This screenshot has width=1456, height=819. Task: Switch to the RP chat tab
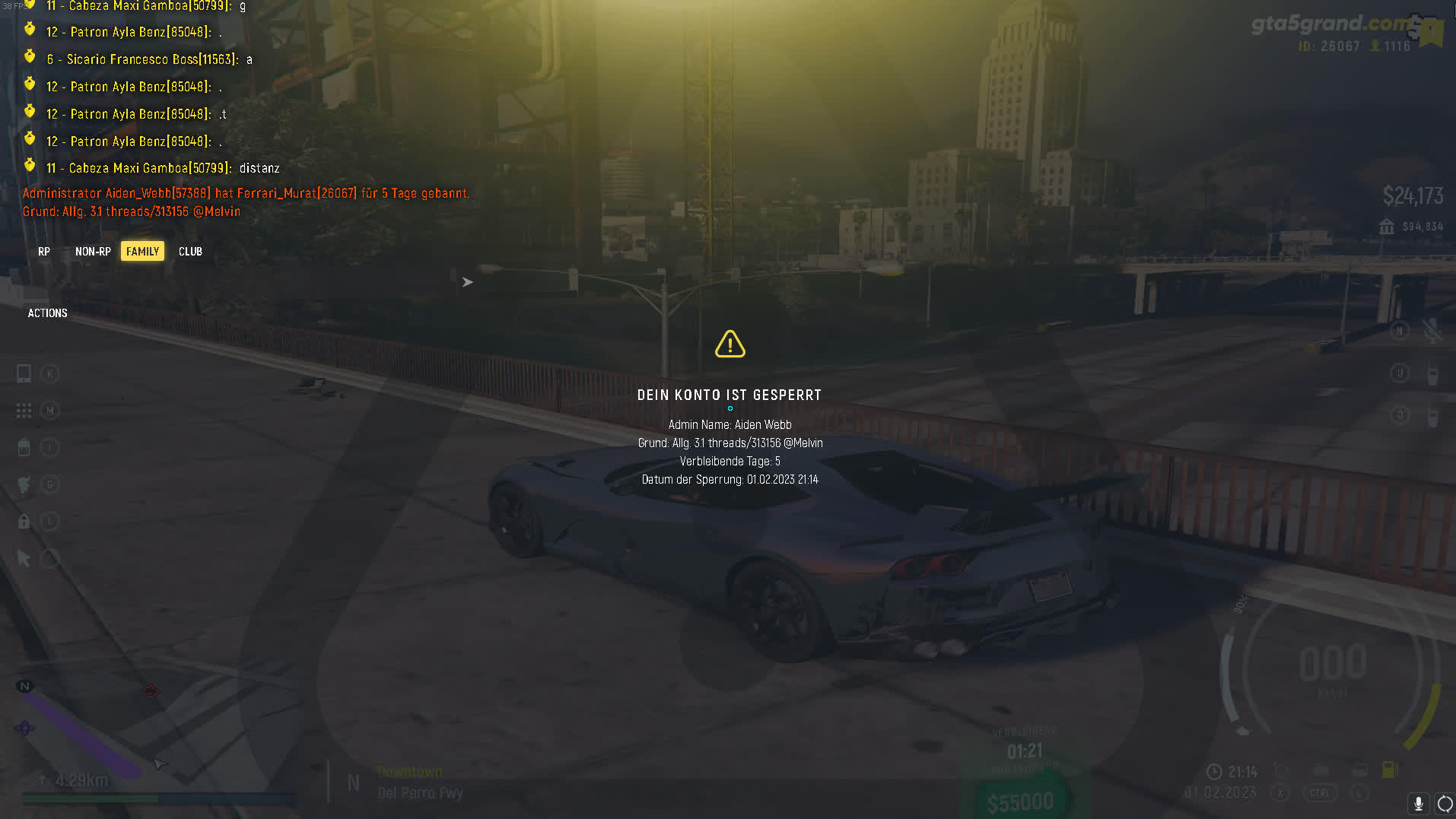click(x=44, y=252)
